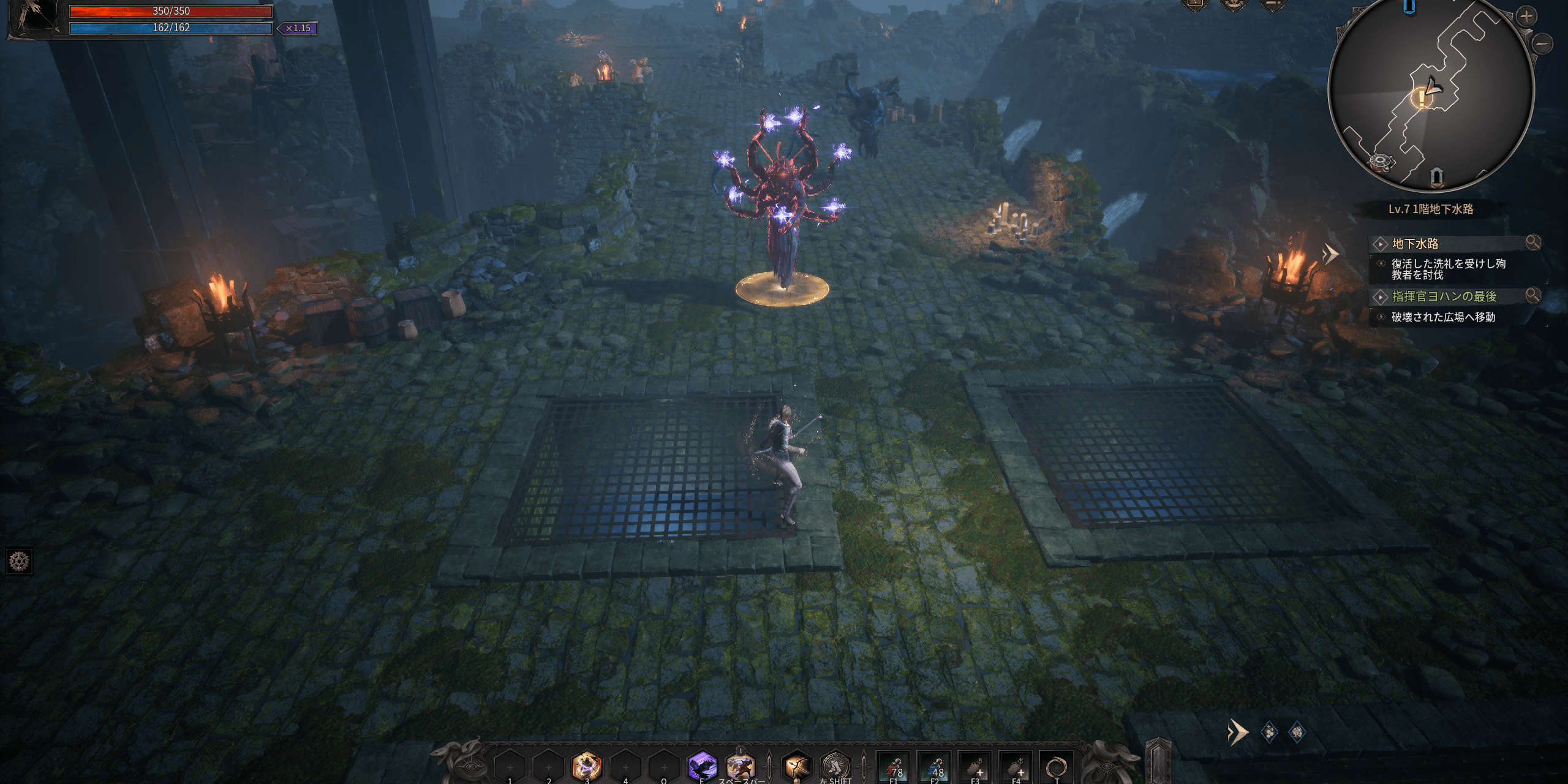
Task: Click the character portrait by the health bar
Action: [34, 18]
